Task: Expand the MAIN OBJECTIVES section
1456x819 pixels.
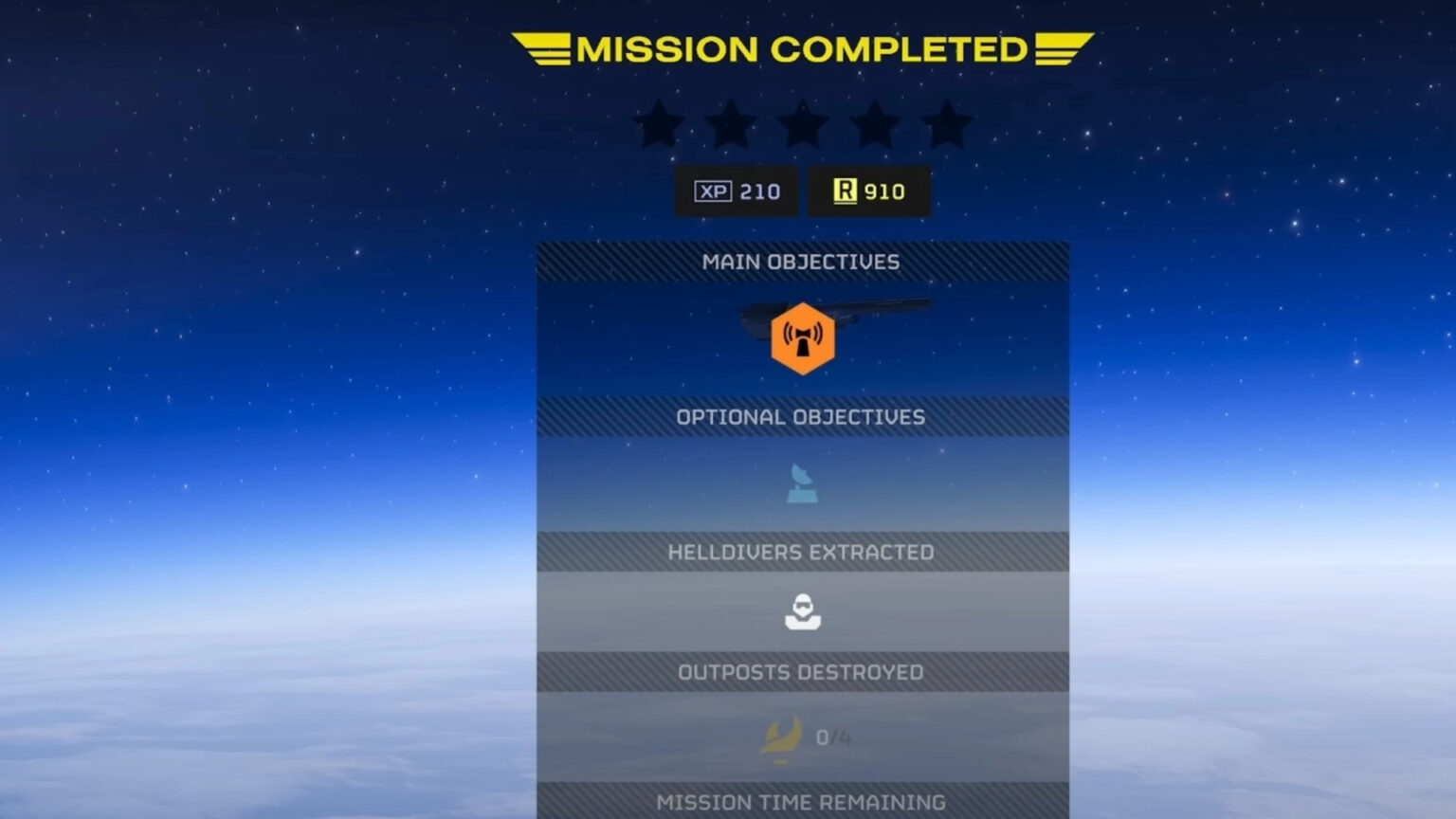Action: coord(802,262)
